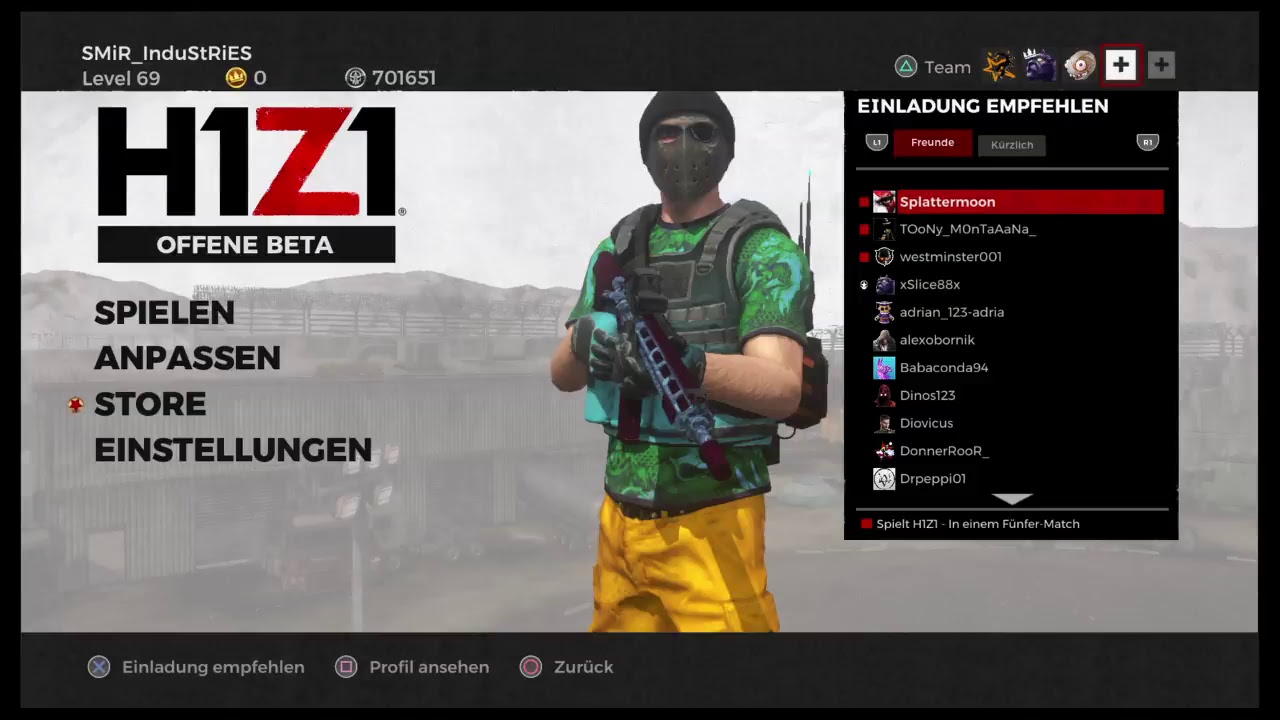Viewport: 1280px width, 720px height.
Task: Pick DonnerRooR_ from the list
Action: click(943, 451)
